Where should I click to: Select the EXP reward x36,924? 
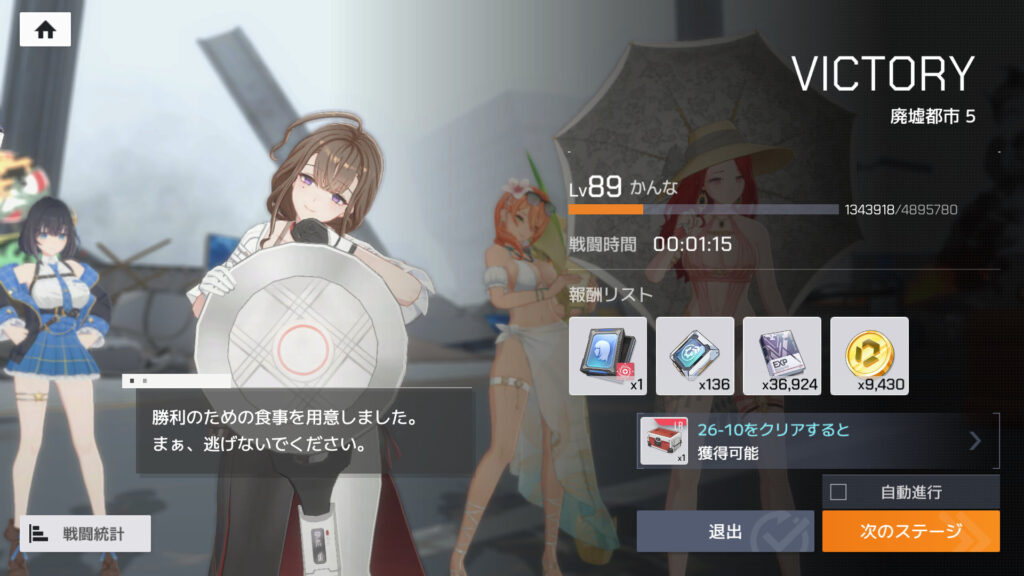pyautogui.click(x=782, y=356)
